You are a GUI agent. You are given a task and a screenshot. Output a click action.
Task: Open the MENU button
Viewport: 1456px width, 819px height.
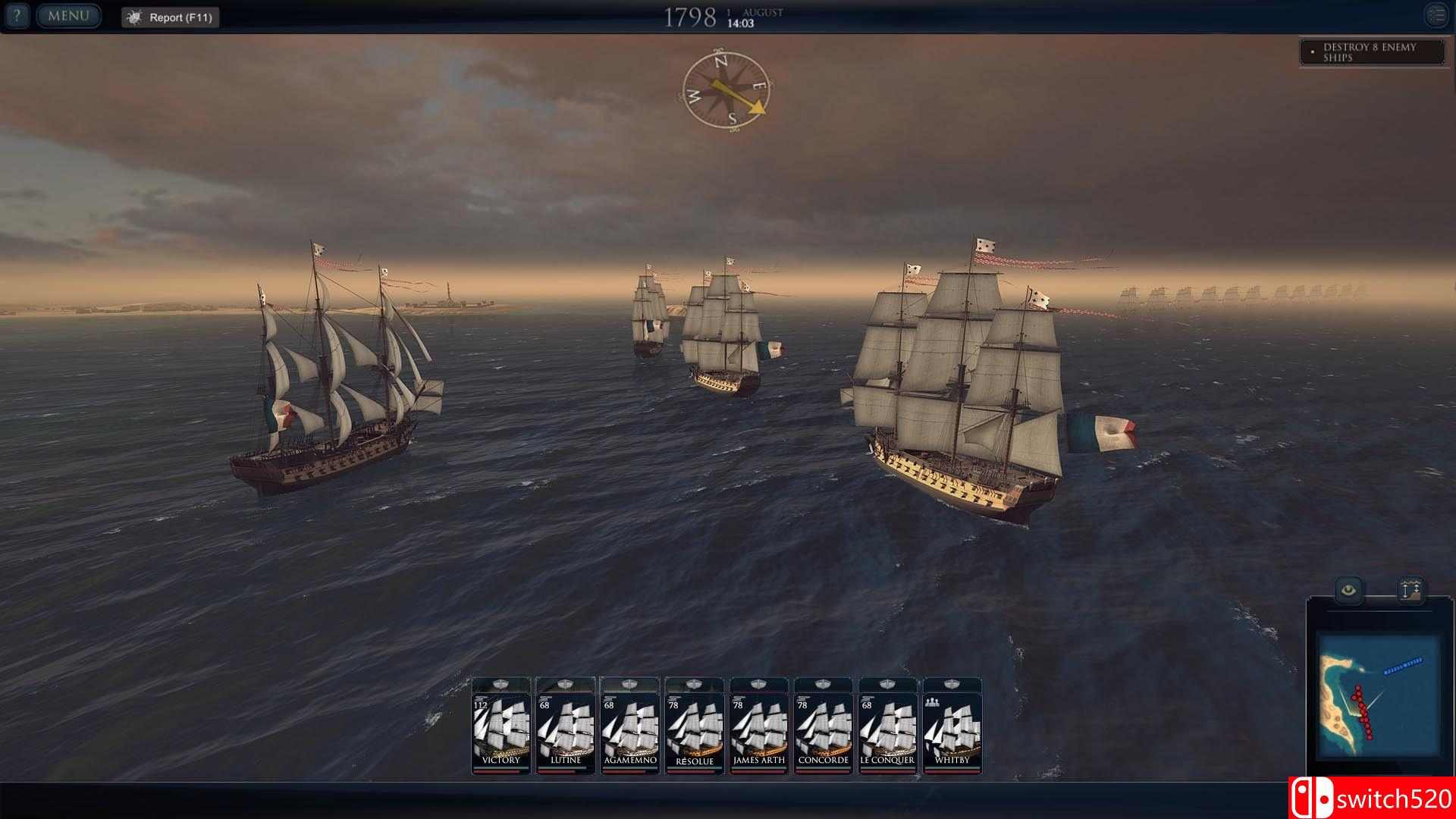tap(68, 16)
